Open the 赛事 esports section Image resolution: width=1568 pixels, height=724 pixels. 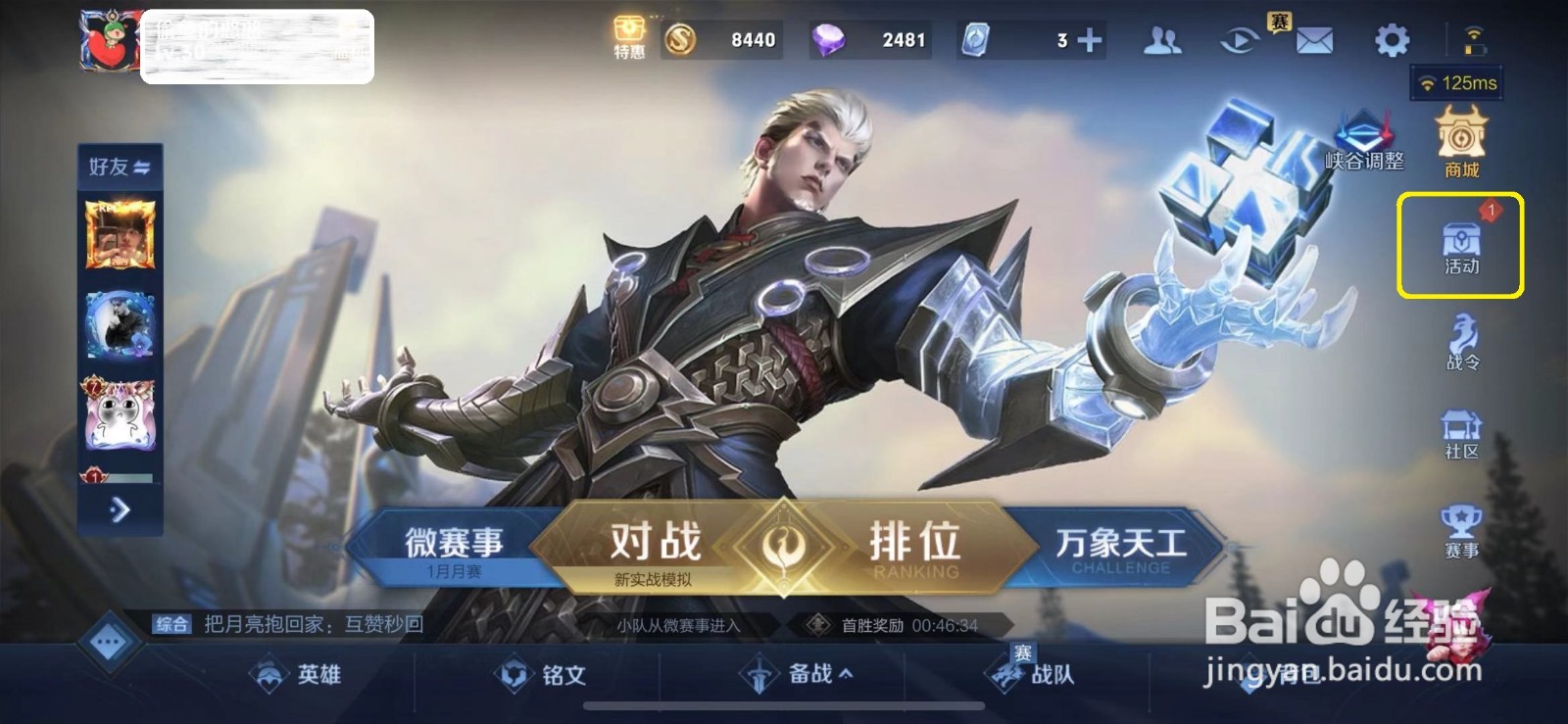coord(1459,529)
